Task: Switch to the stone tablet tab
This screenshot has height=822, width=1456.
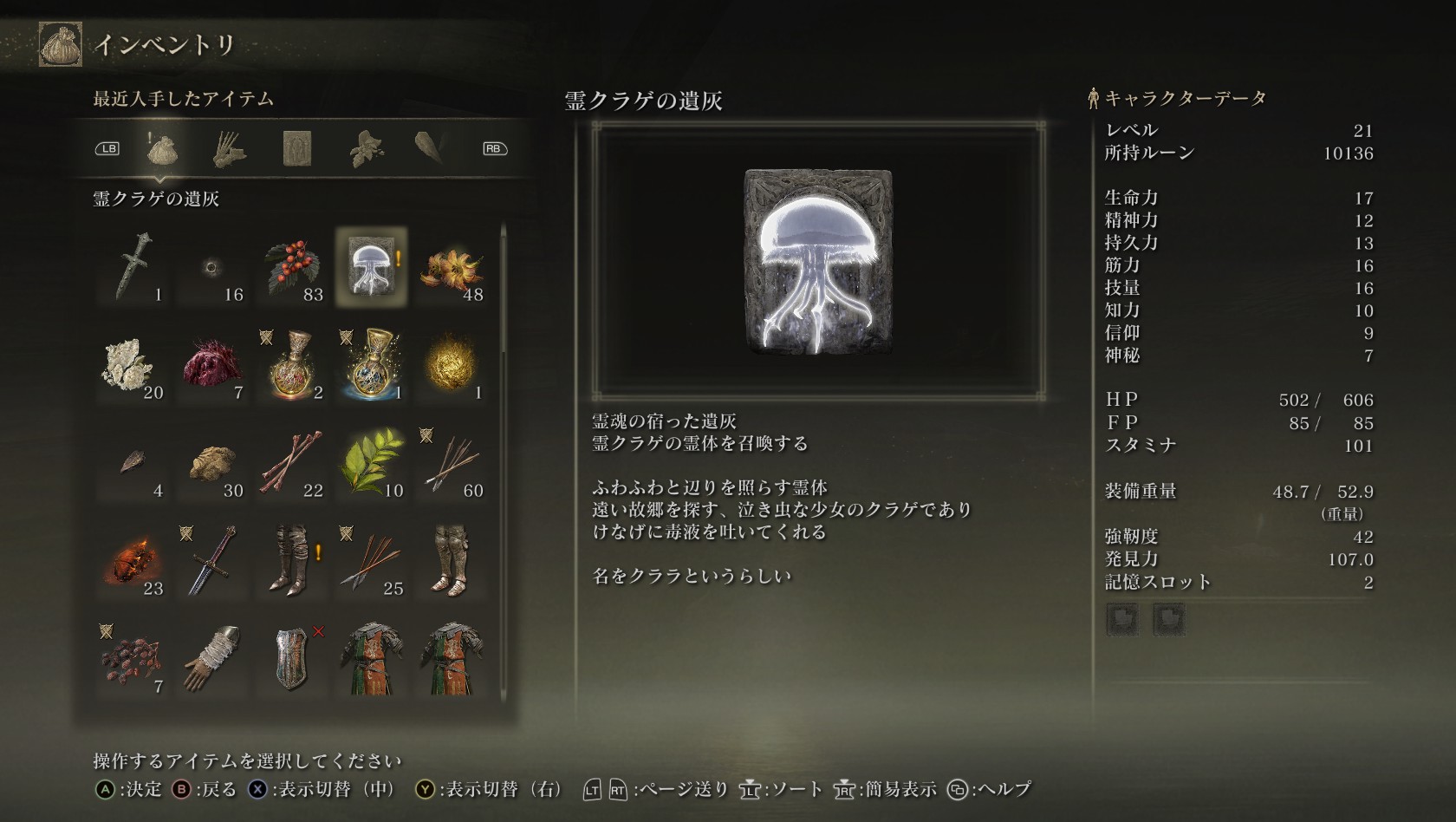Action: coord(297,149)
